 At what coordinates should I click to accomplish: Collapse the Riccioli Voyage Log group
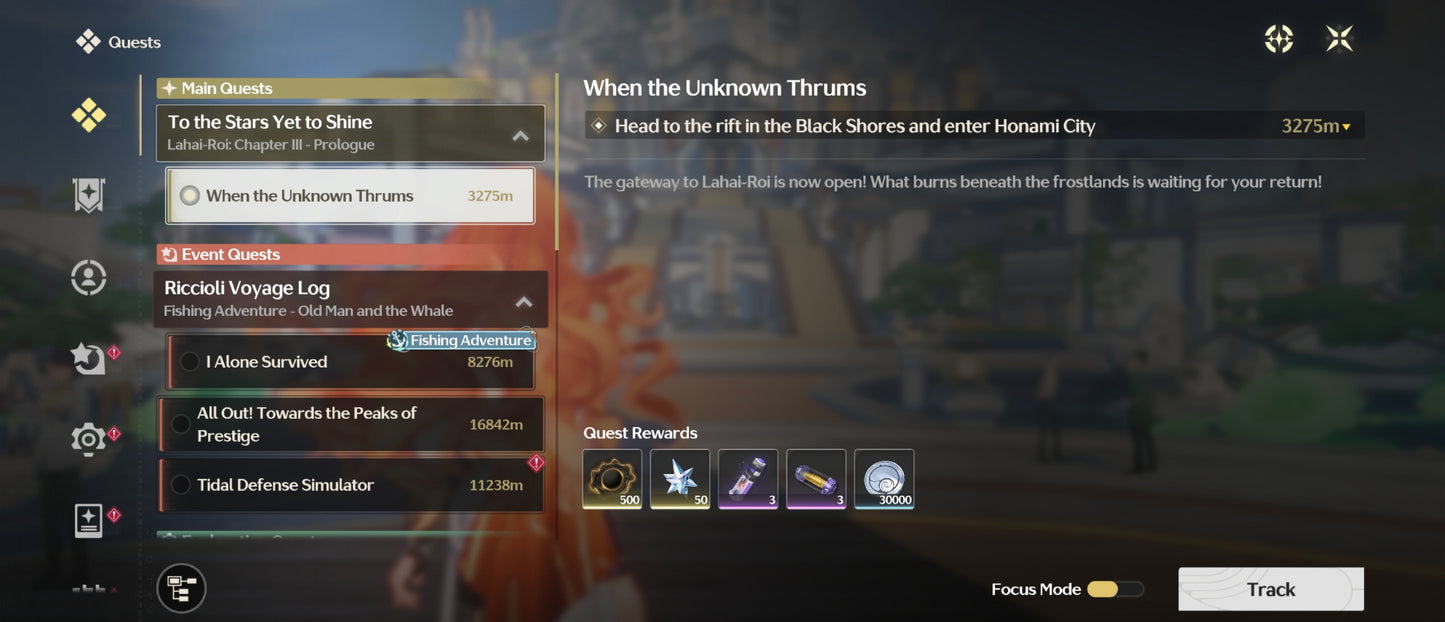[524, 301]
